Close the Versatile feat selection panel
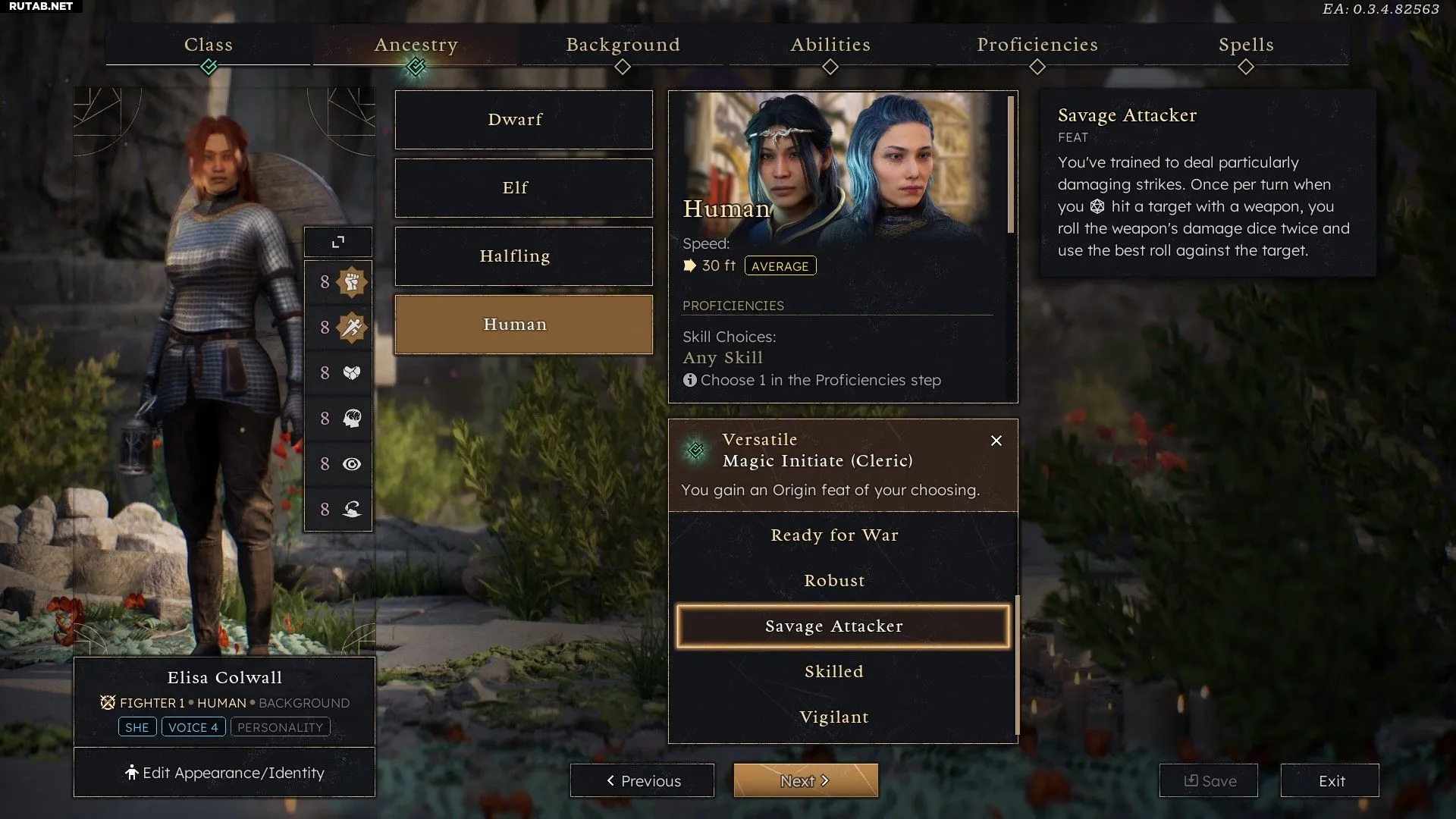The height and width of the screenshot is (819, 1456). pos(996,441)
